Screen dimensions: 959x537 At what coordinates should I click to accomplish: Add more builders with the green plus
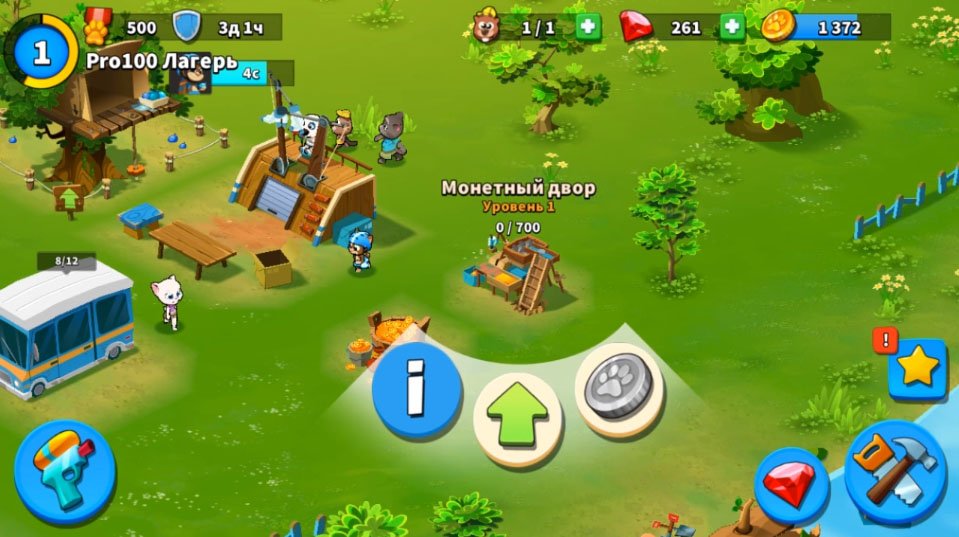point(589,27)
